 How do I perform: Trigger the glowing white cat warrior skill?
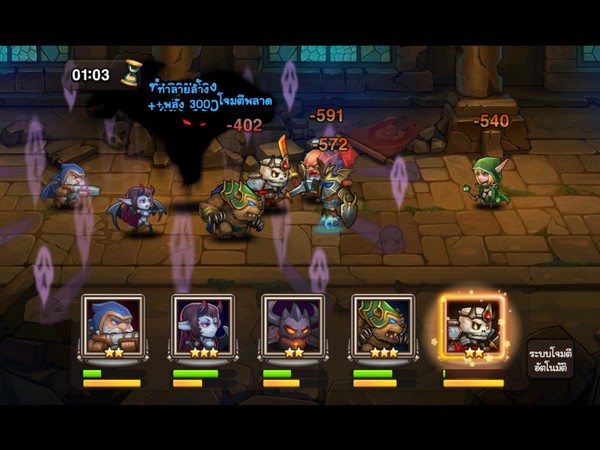click(x=474, y=328)
